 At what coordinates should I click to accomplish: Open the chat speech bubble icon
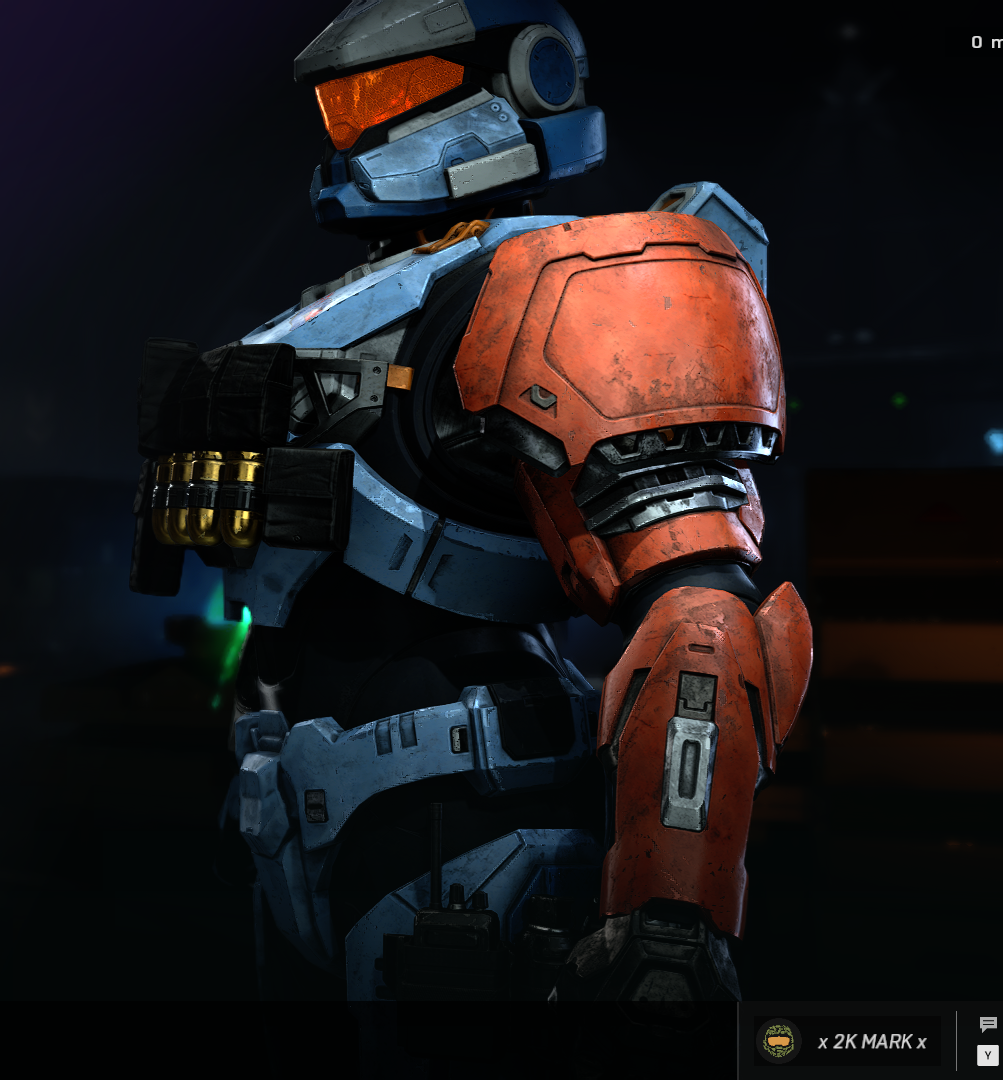[x=988, y=1025]
